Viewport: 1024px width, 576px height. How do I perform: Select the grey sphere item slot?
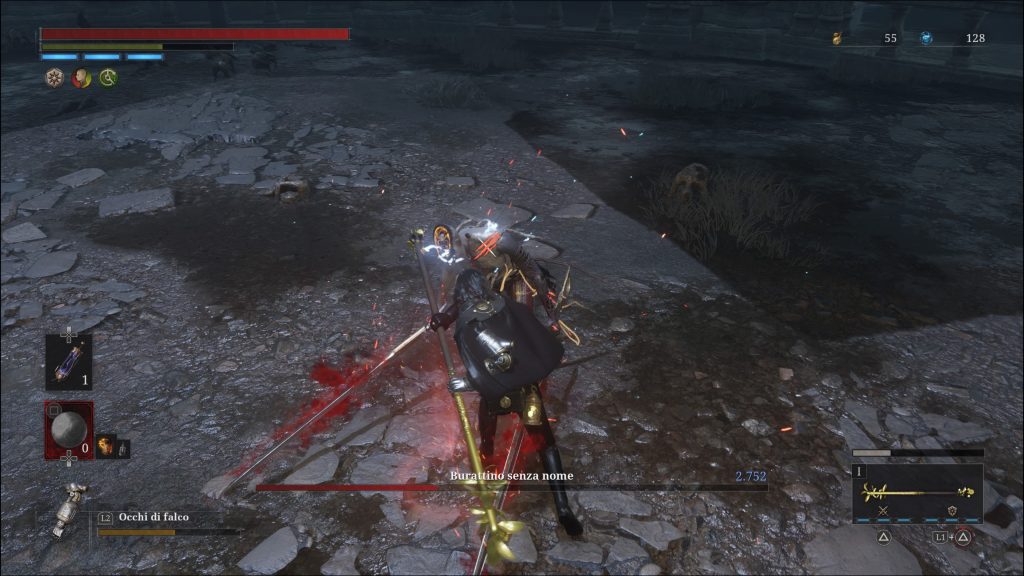pos(68,431)
